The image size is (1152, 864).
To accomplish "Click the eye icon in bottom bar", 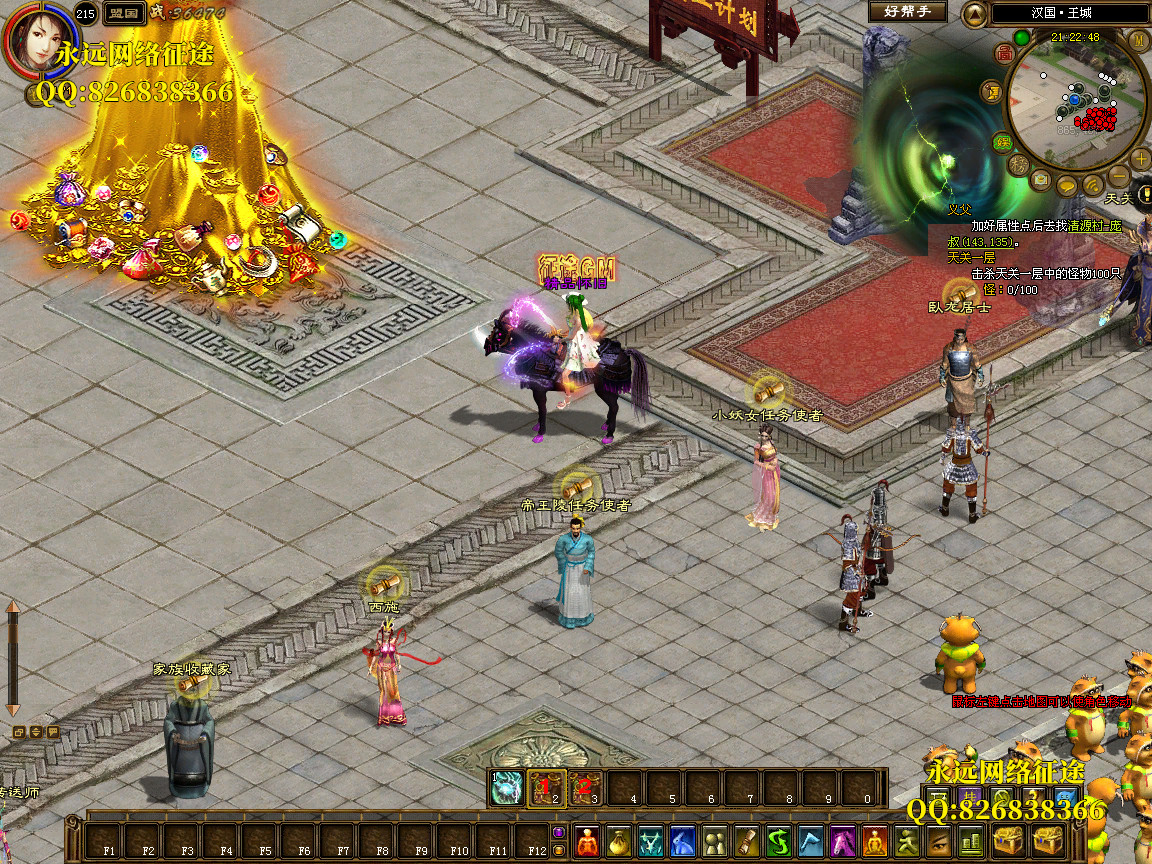I will coord(938,841).
